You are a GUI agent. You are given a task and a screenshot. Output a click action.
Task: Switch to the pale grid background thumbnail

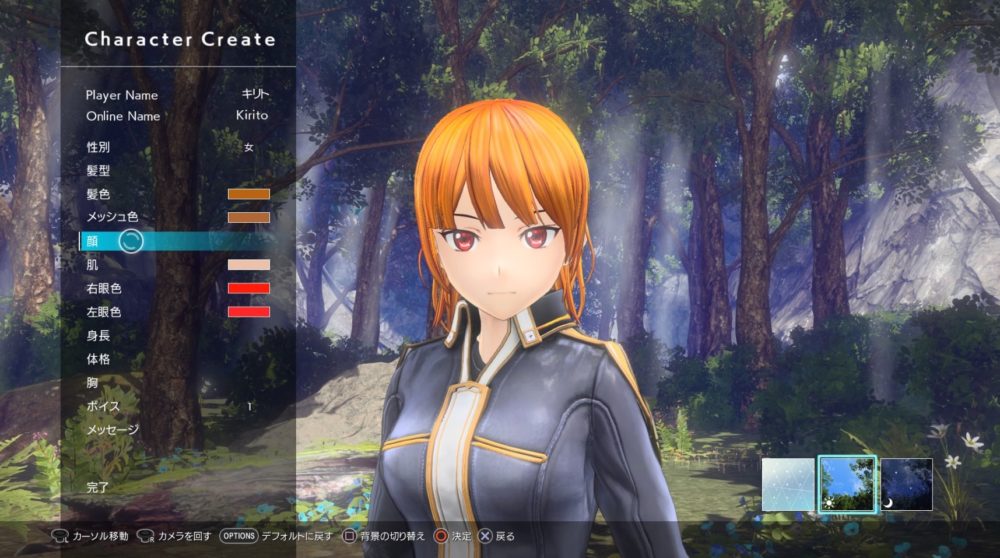point(788,484)
